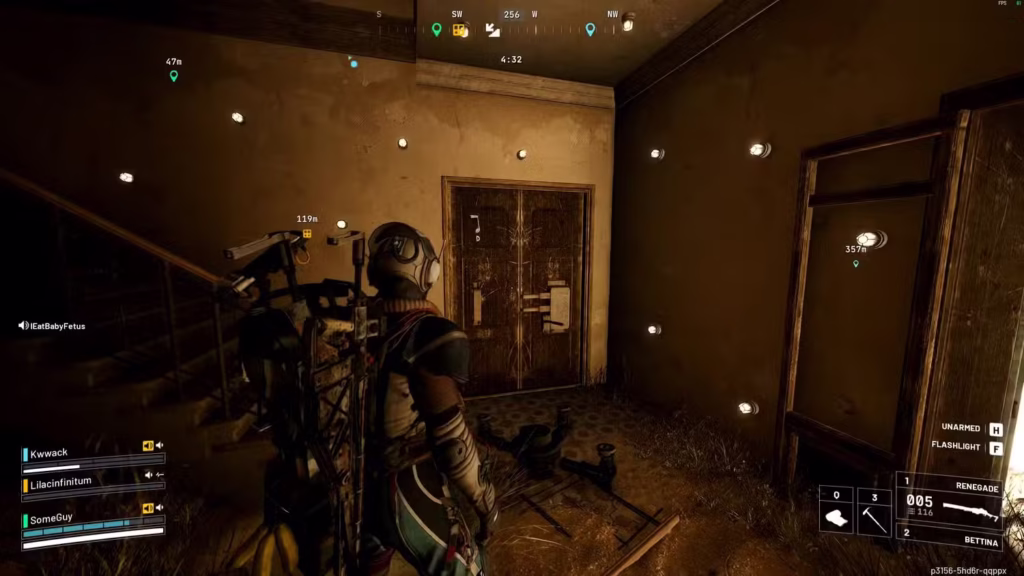Click the 119m yellow objective marker

click(307, 234)
